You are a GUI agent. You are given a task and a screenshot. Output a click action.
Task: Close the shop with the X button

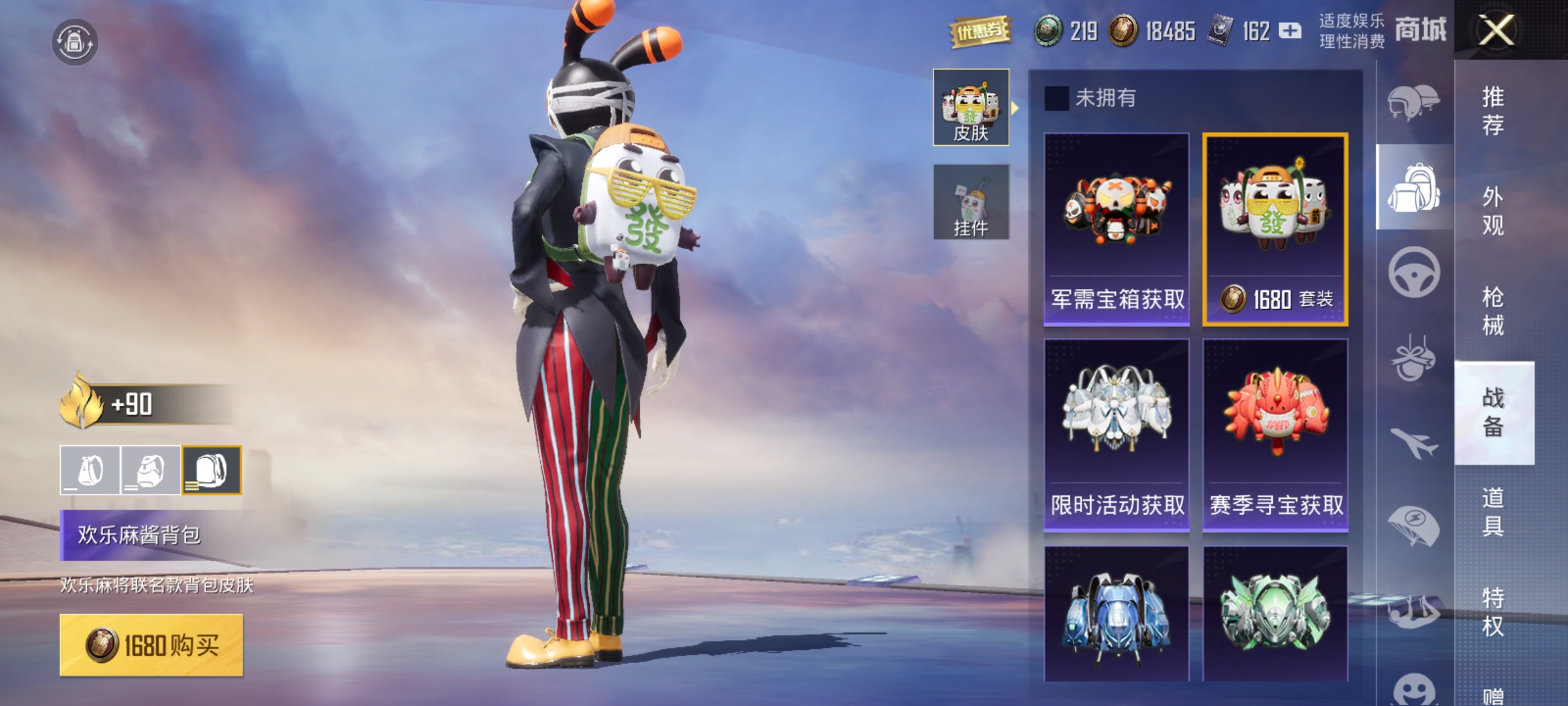coord(1495,30)
